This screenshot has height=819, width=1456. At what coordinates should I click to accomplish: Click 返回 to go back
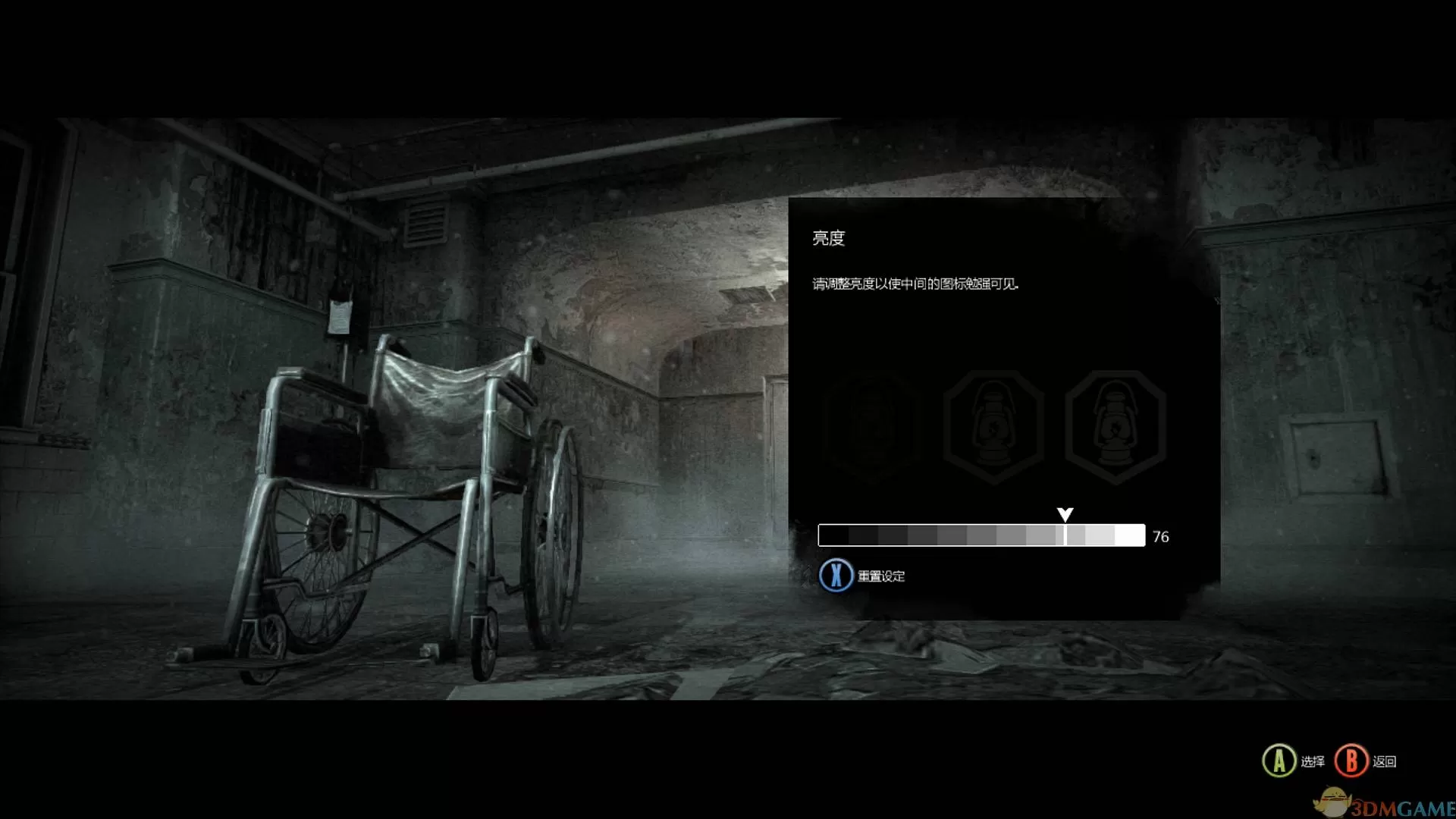pos(1385,761)
